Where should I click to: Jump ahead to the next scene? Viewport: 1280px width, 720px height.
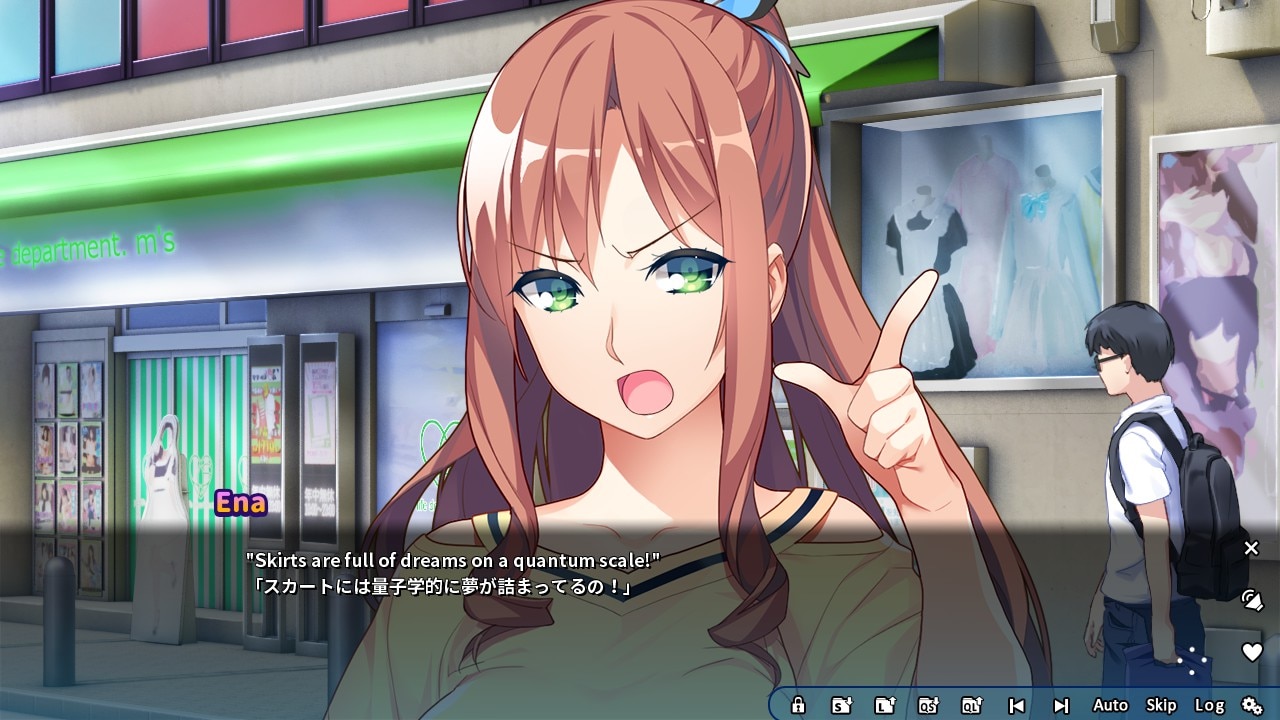click(x=1061, y=705)
